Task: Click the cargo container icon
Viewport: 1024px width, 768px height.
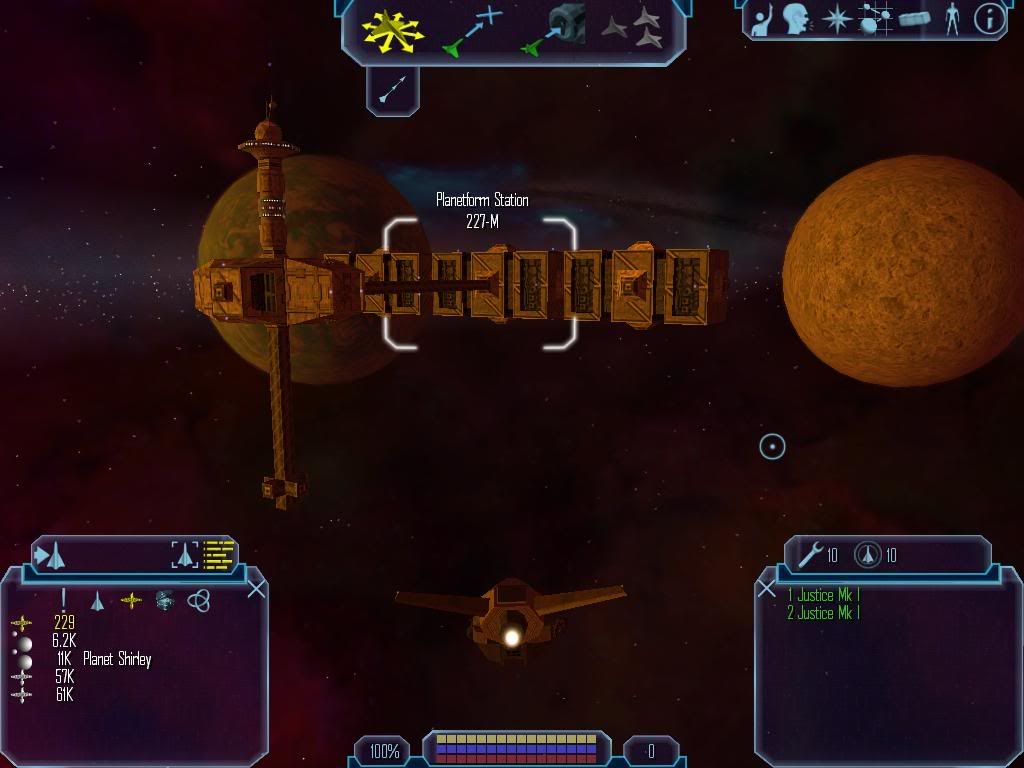Action: [x=914, y=19]
